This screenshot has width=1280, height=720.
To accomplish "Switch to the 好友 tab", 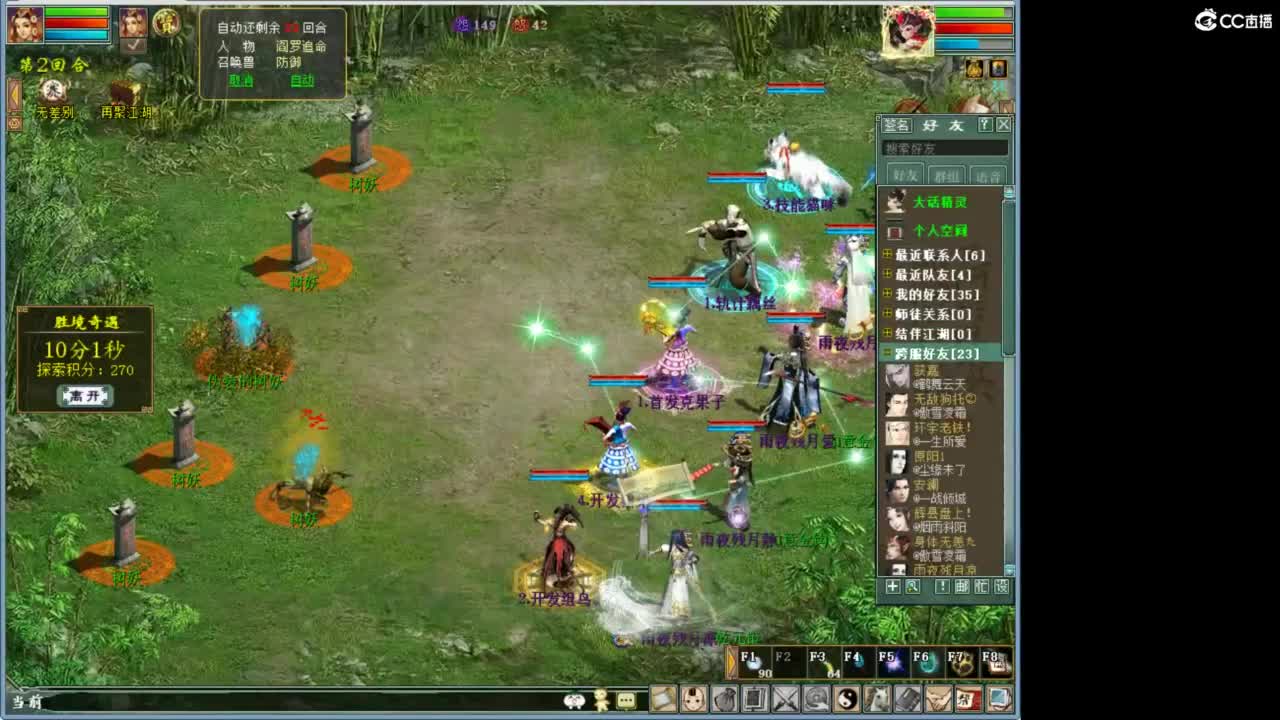I will coord(943,125).
